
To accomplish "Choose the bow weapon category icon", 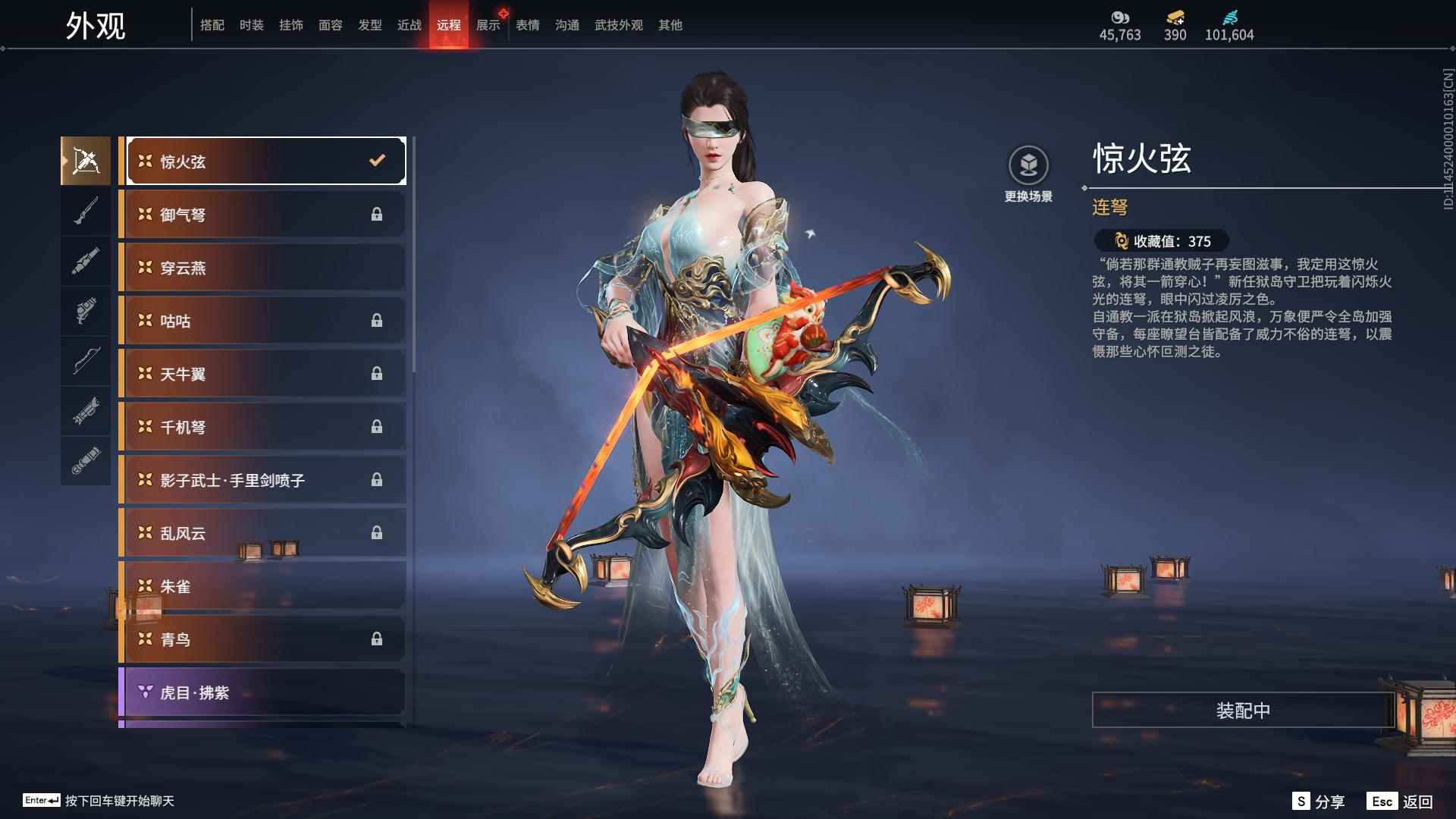I will click(86, 361).
